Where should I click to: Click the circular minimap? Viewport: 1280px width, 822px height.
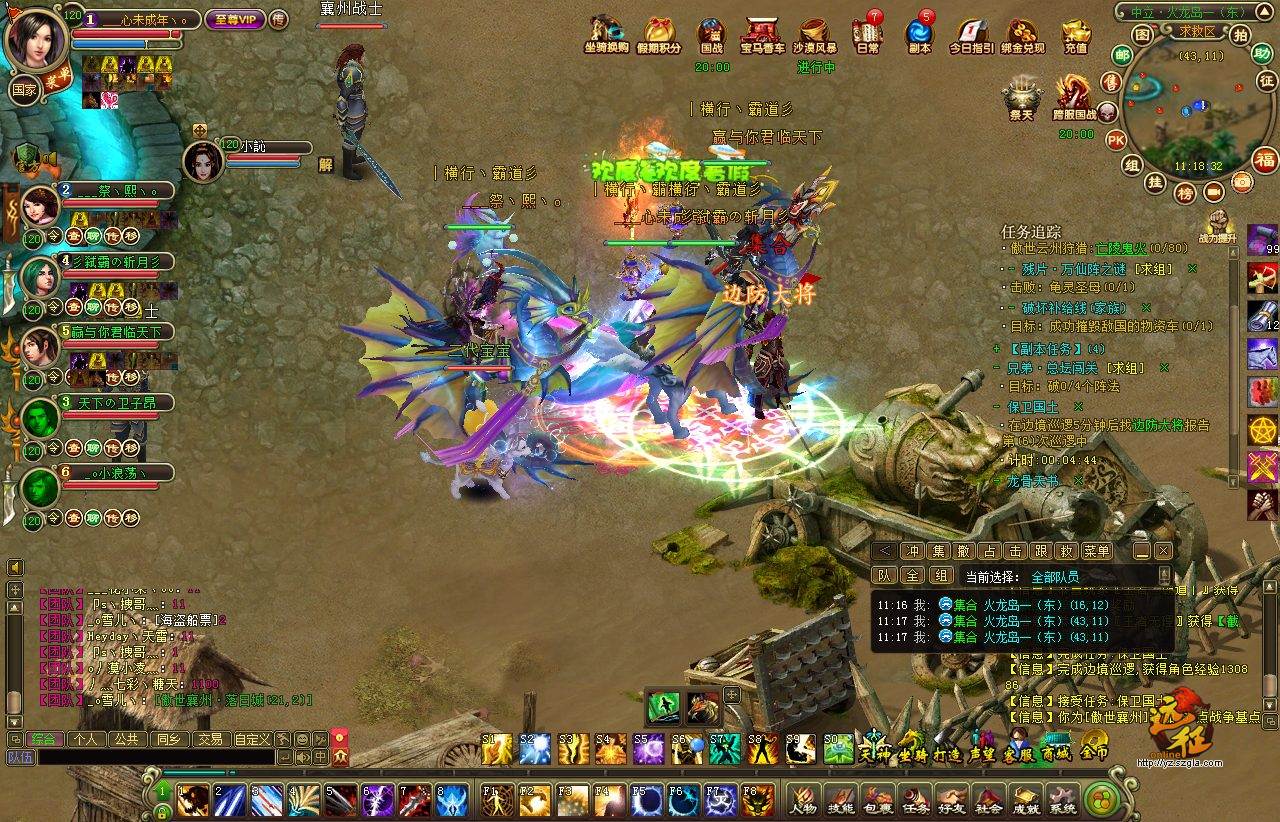(x=1185, y=110)
